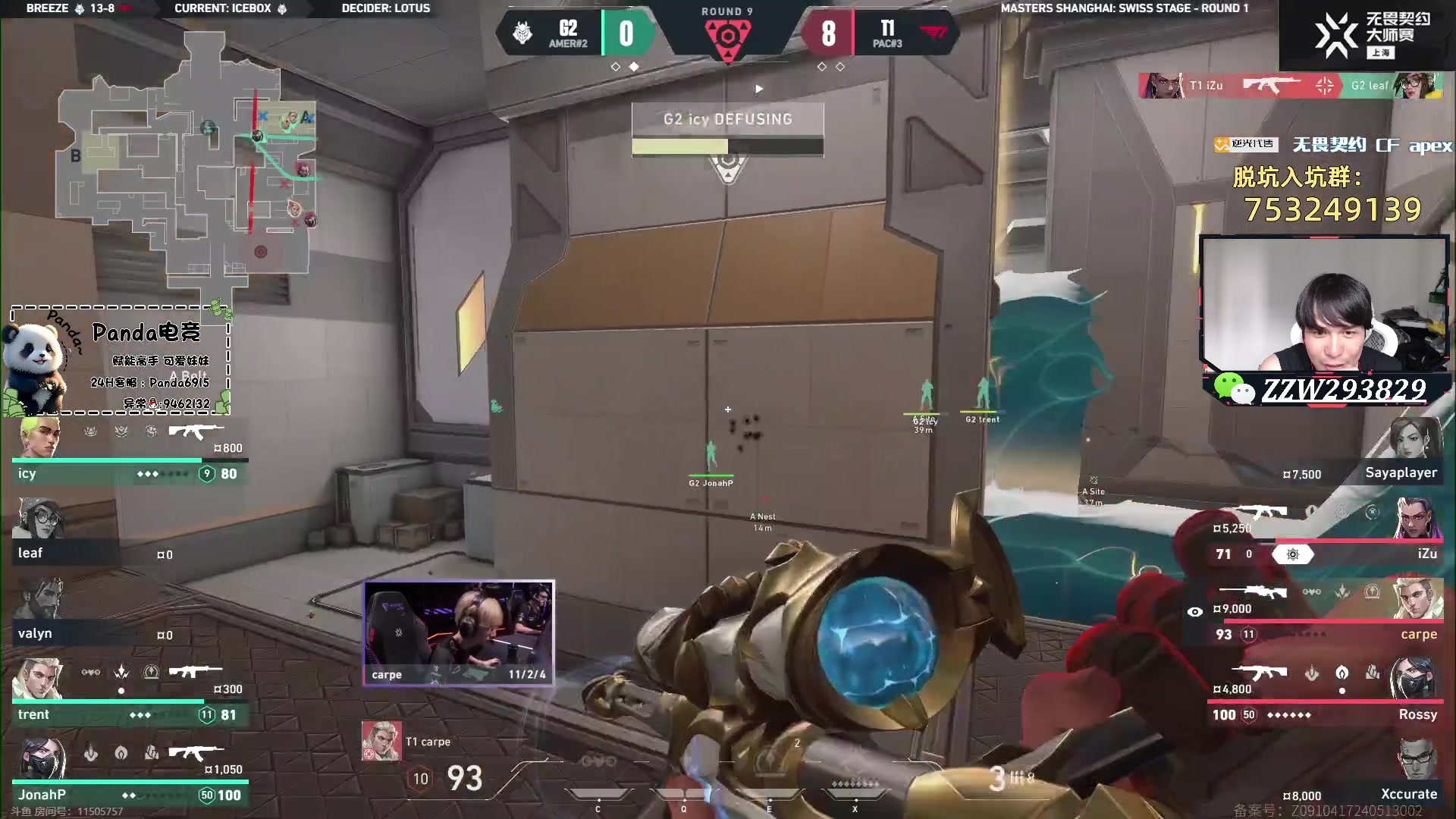The image size is (1456, 819).
Task: Click the T1 carpe spectated agent portrait
Action: [381, 741]
